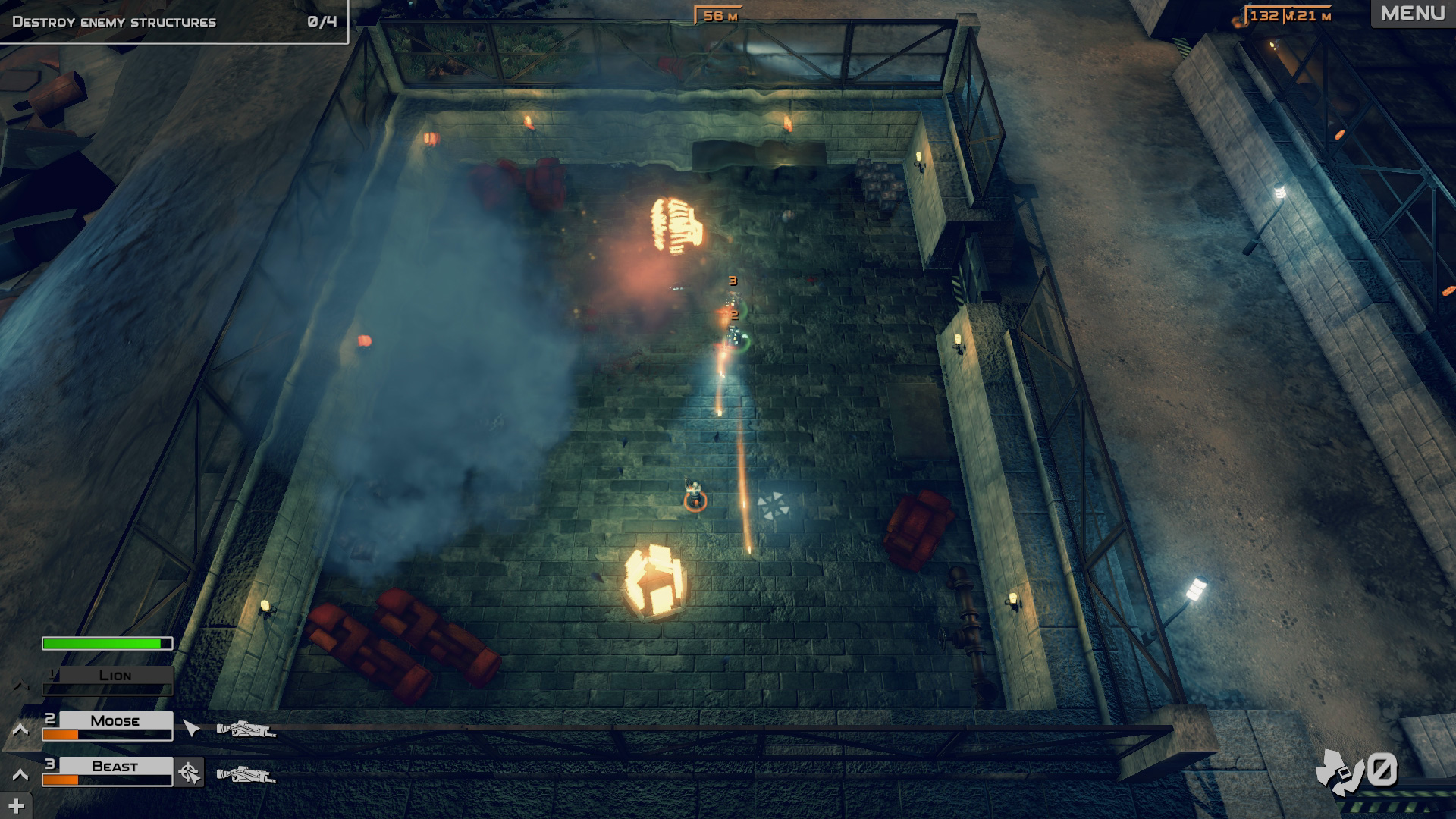Select the Lion unit nameplate

pos(115,676)
